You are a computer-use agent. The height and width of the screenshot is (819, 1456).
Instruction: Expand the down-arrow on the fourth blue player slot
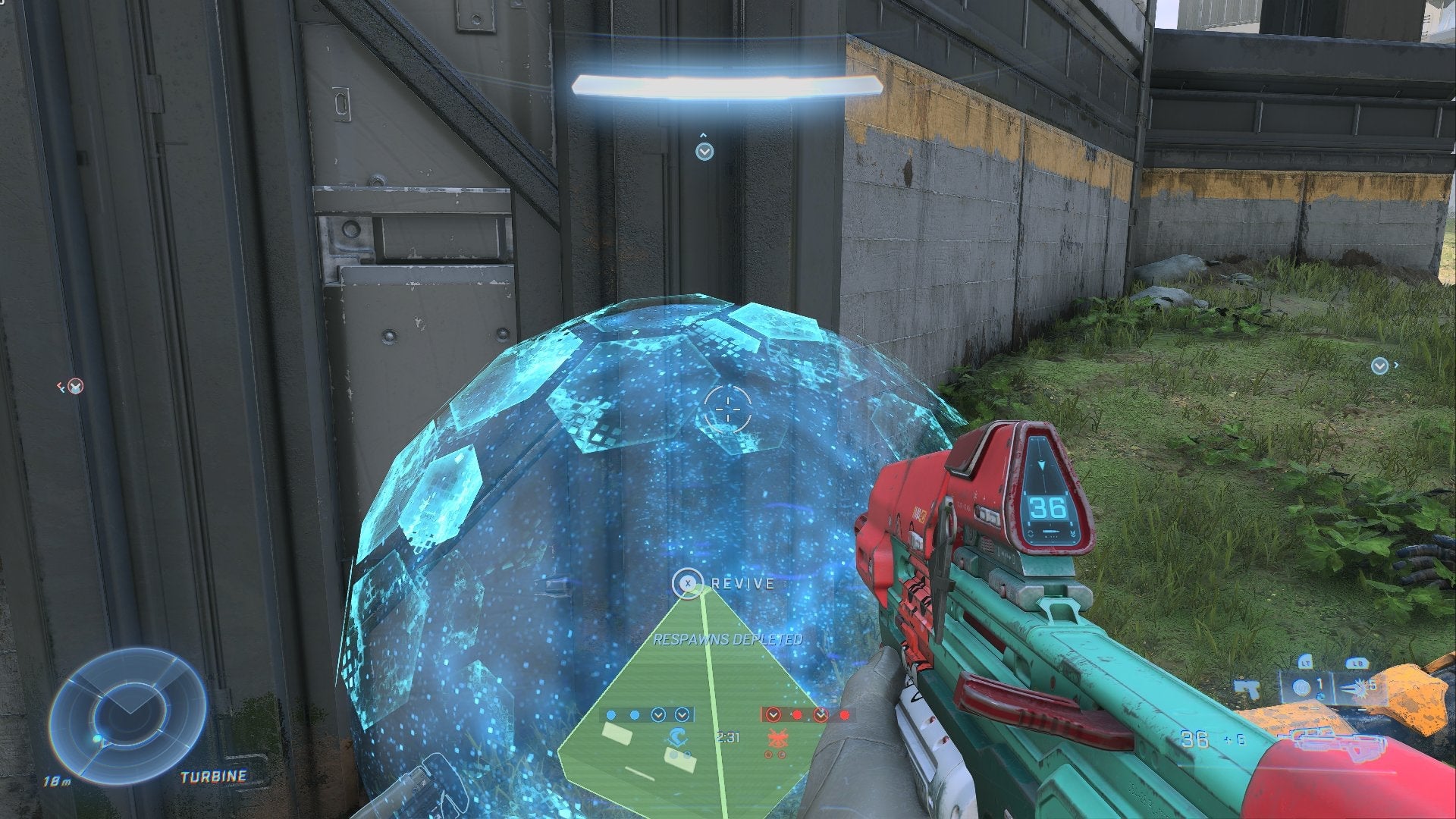(x=681, y=715)
